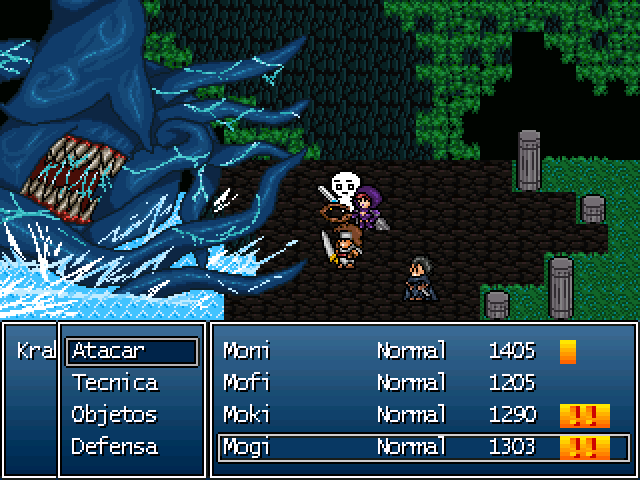Select party member Moni's row

pos(422,351)
